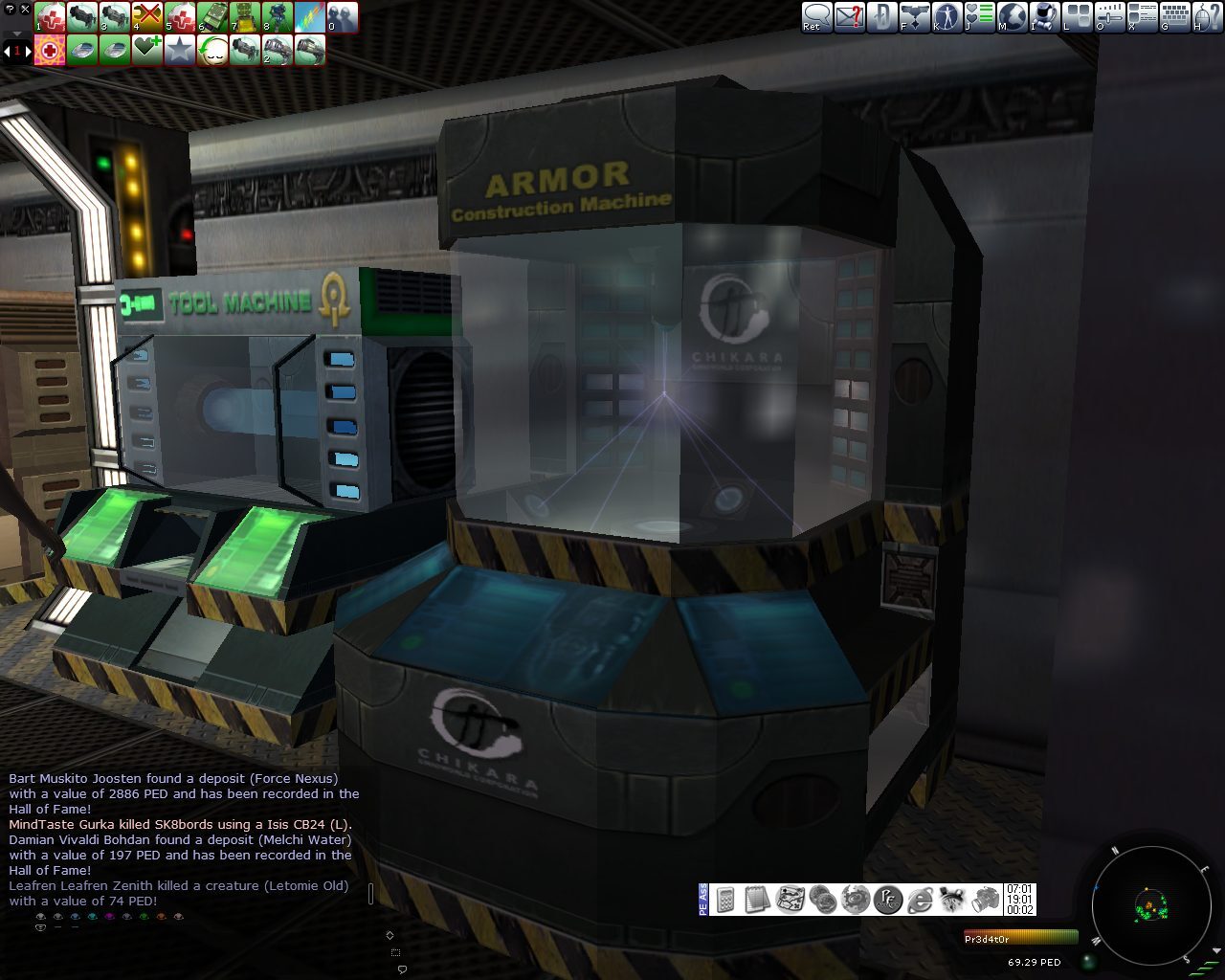The image size is (1225, 980).
Task: Open the calculator on the PE Assistant toolbar
Action: click(x=724, y=900)
